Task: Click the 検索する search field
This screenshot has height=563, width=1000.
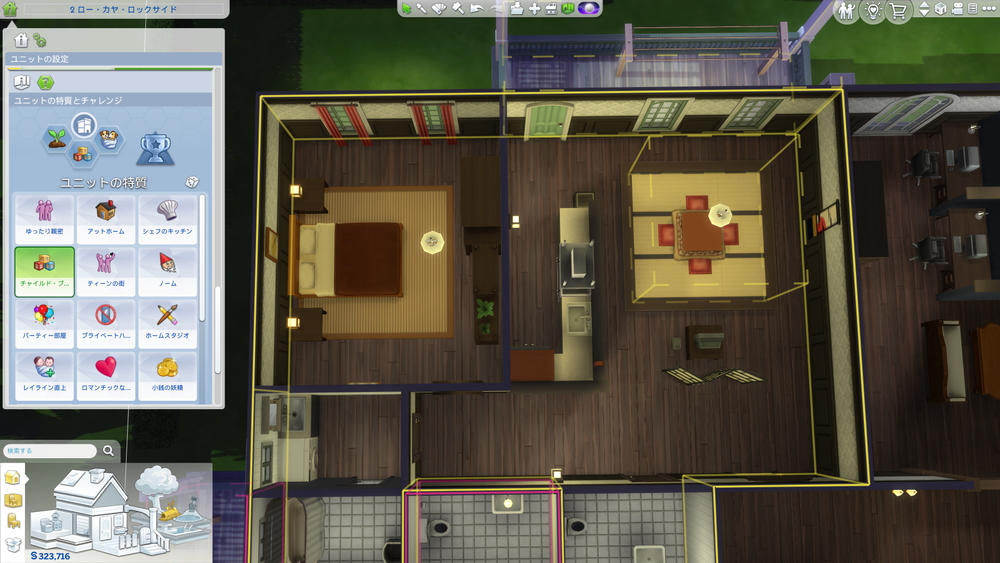Action: coord(50,451)
